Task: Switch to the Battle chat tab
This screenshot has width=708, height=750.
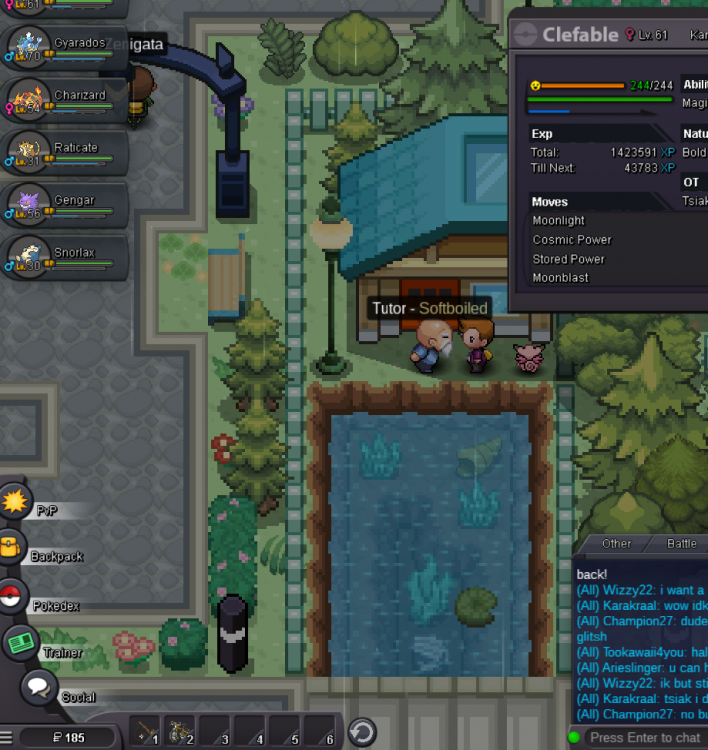Action: coord(681,543)
